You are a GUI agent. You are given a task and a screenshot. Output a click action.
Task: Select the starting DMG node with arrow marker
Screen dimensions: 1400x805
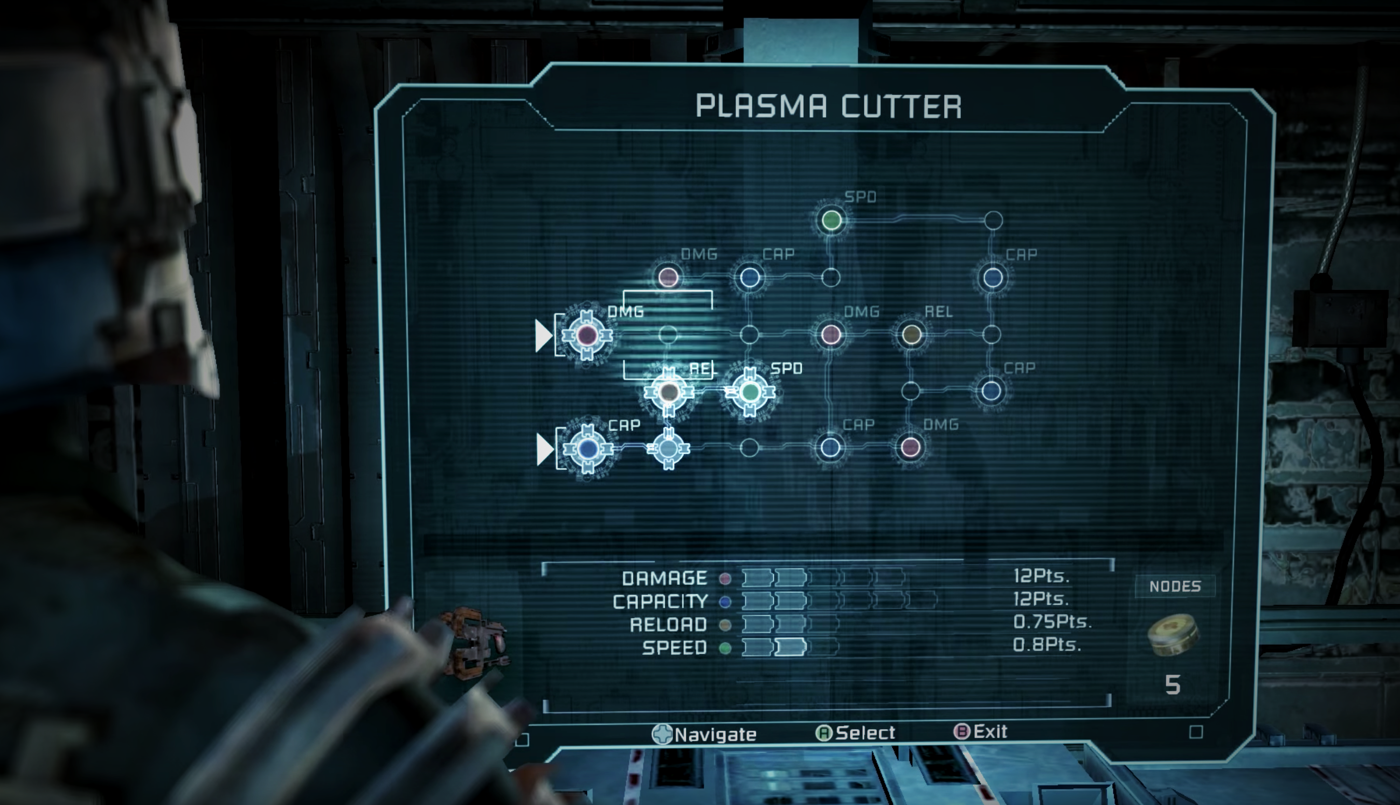pyautogui.click(x=586, y=336)
